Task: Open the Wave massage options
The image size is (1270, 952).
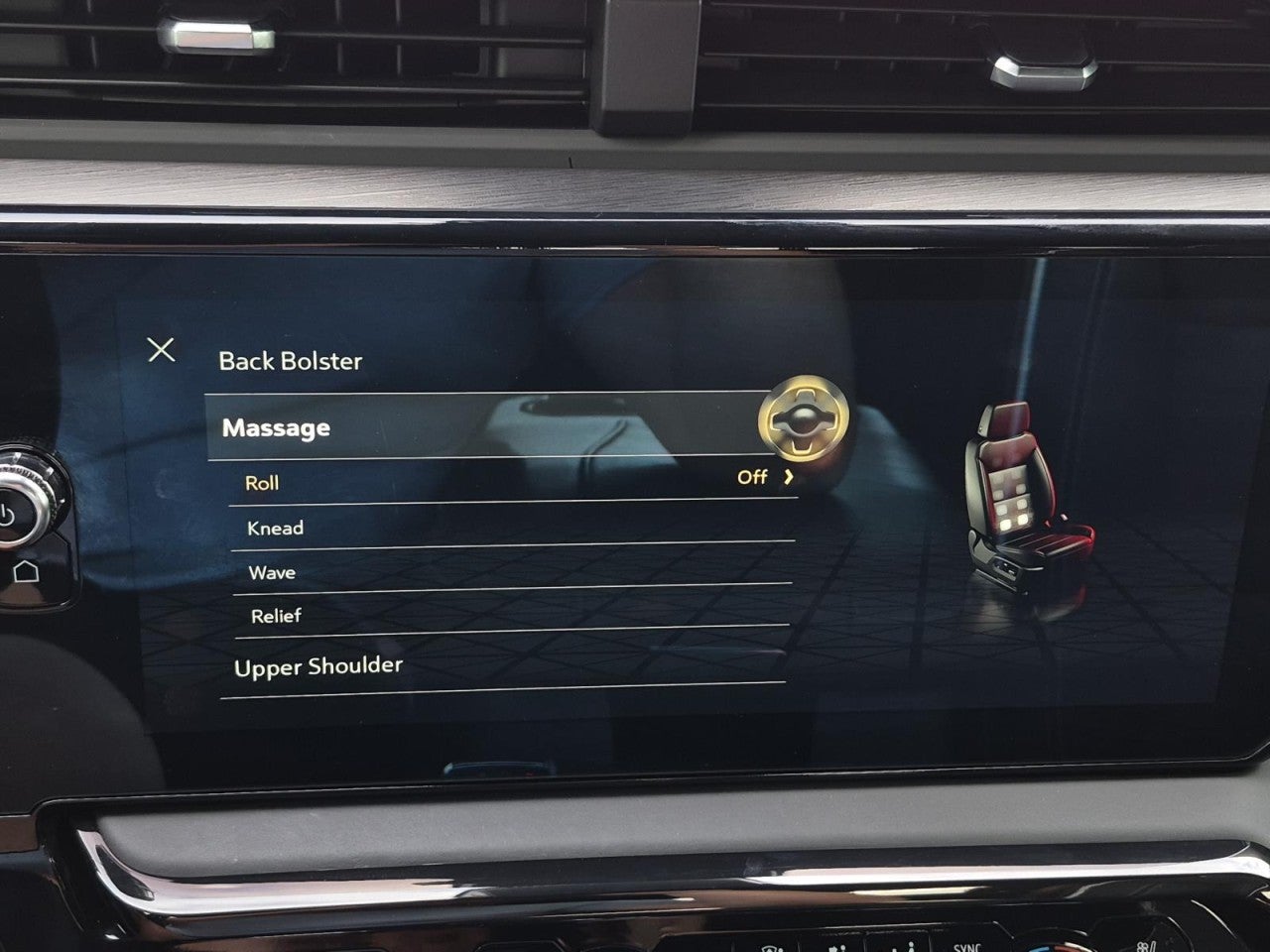Action: (272, 572)
